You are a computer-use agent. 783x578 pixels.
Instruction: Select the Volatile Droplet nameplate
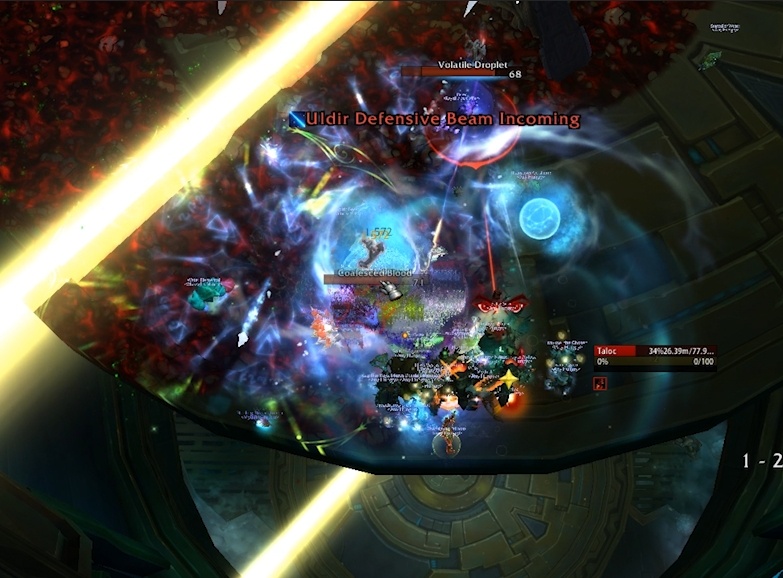tap(461, 72)
